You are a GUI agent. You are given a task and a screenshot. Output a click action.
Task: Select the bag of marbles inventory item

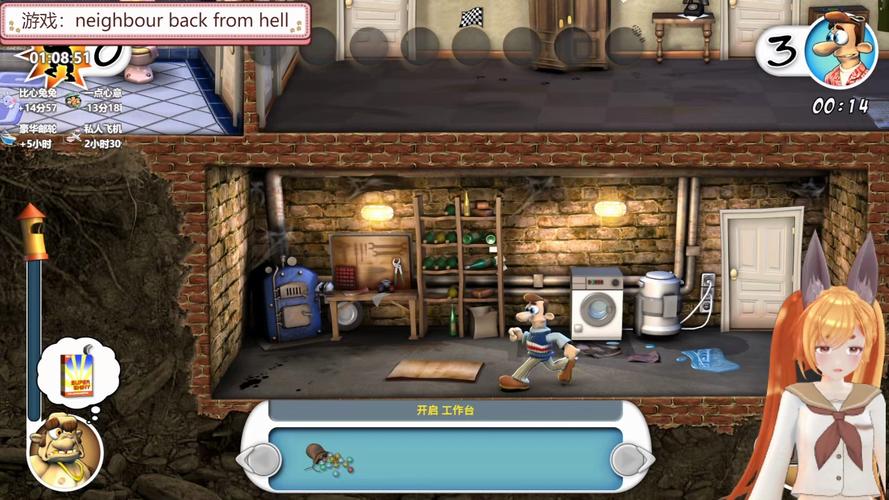click(329, 460)
